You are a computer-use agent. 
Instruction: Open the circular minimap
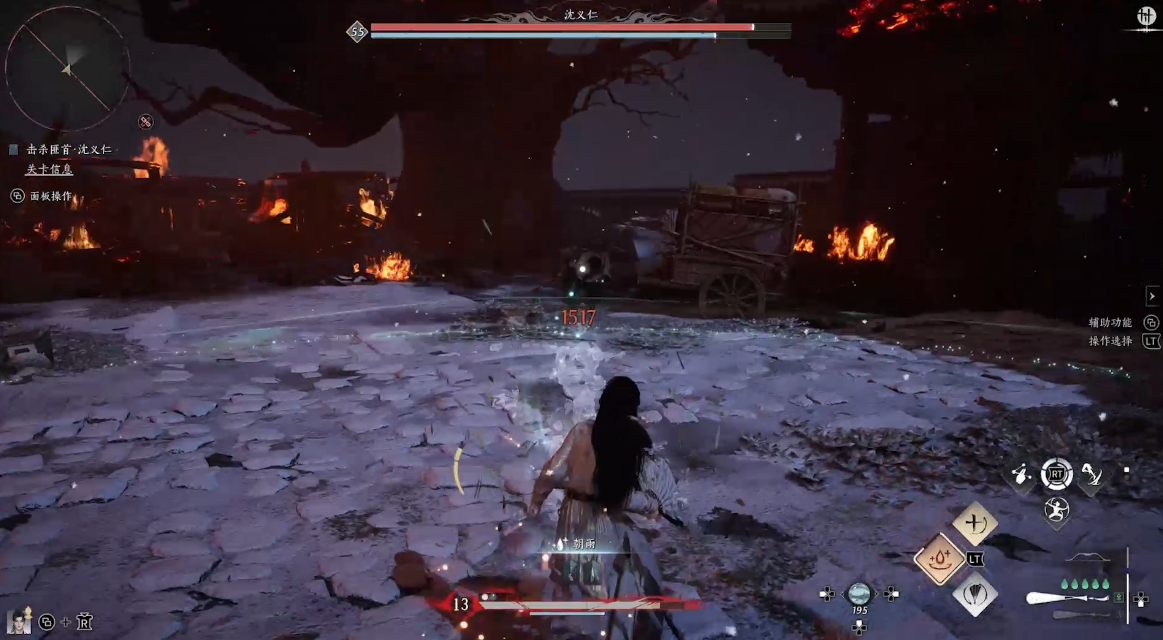67,68
